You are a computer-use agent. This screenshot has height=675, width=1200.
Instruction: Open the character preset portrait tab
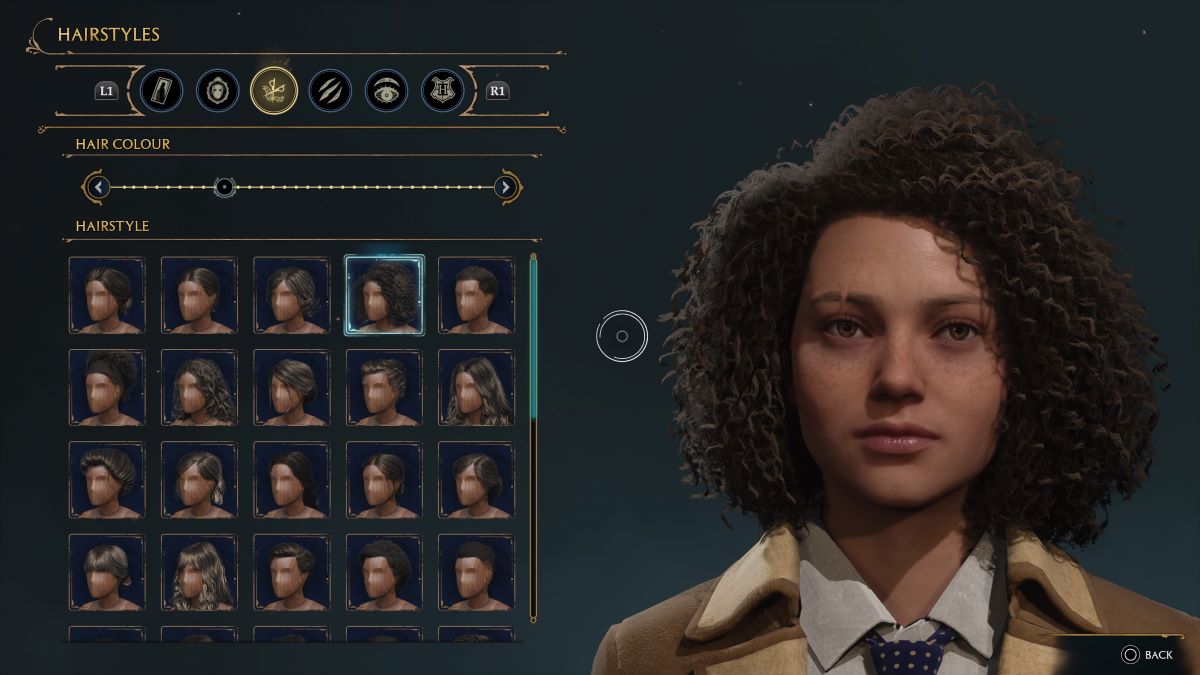pyautogui.click(x=161, y=91)
